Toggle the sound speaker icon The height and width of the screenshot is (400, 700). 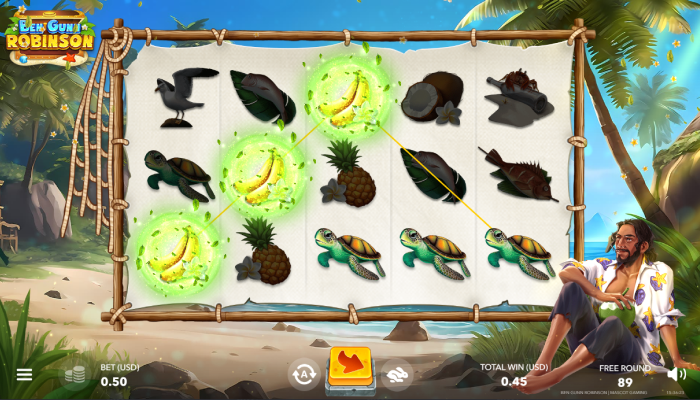click(x=675, y=374)
